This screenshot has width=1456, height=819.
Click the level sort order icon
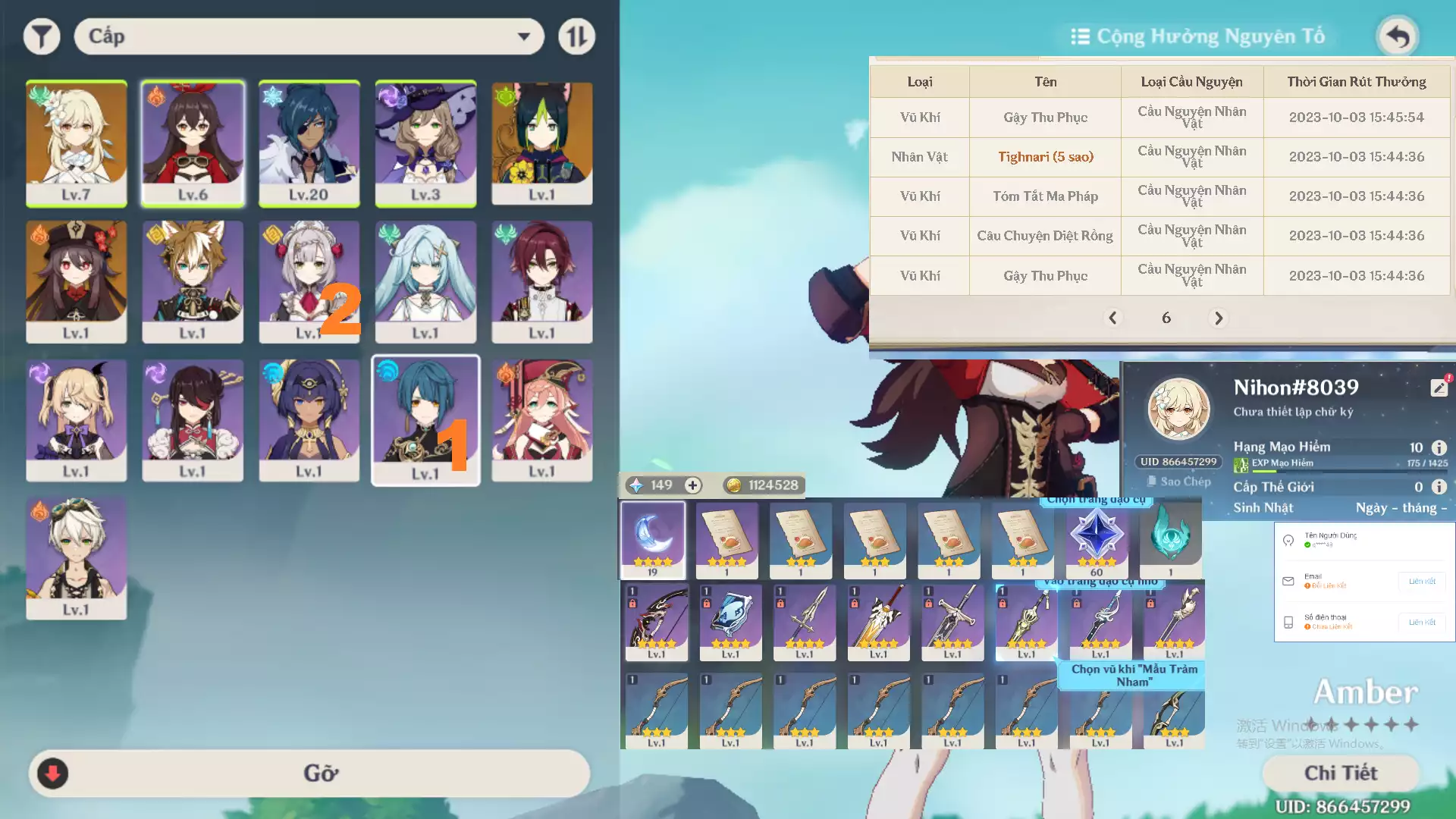pyautogui.click(x=576, y=36)
